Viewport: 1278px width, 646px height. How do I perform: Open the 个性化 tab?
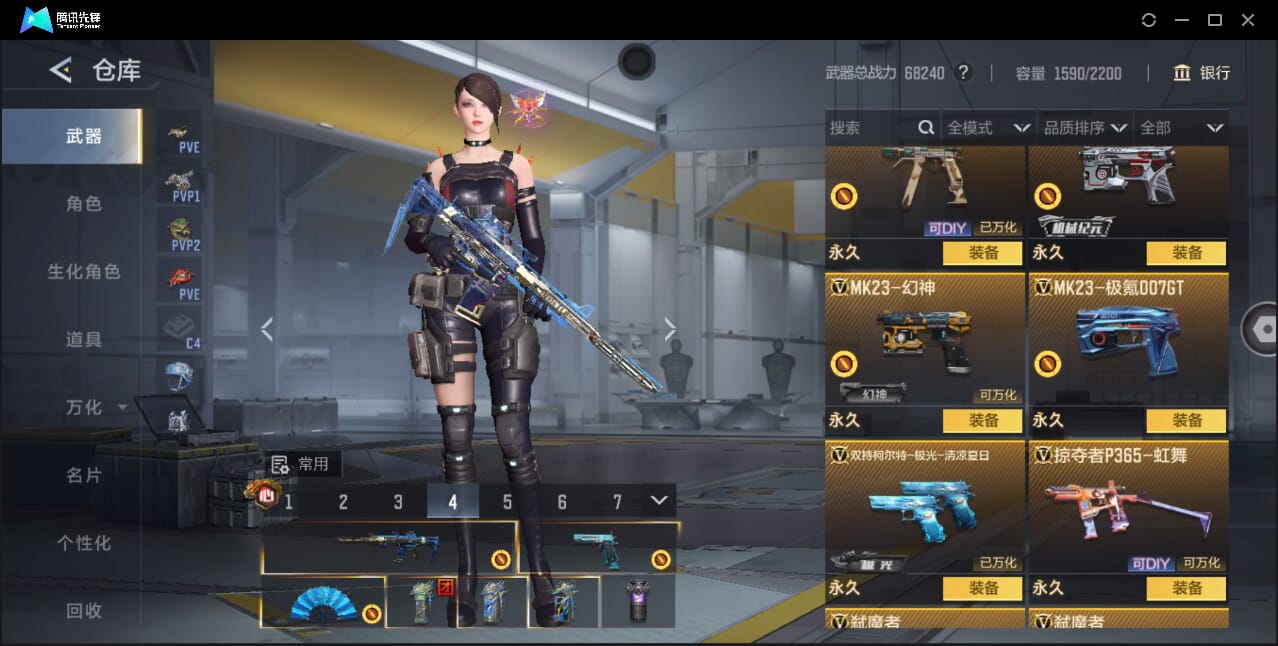tap(83, 544)
